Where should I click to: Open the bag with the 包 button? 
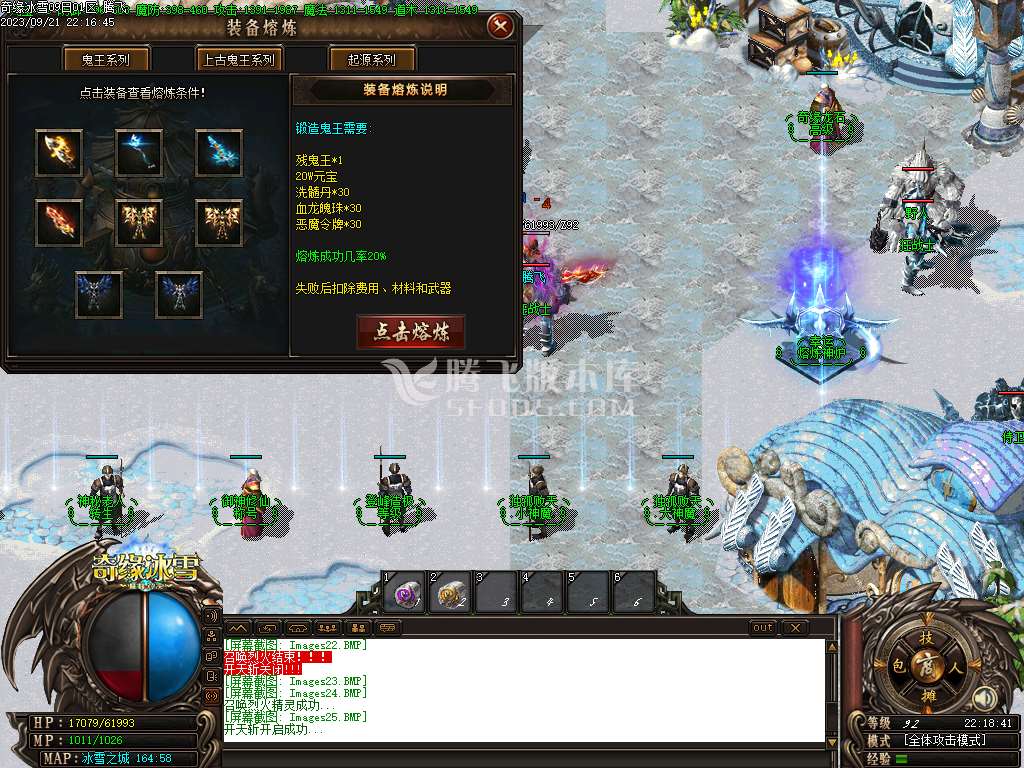(899, 665)
